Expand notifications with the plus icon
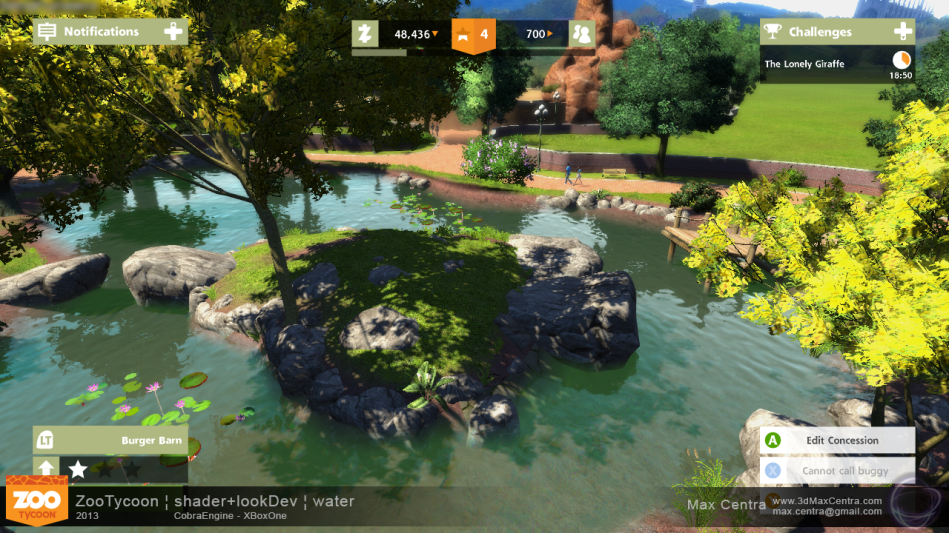 pyautogui.click(x=174, y=32)
